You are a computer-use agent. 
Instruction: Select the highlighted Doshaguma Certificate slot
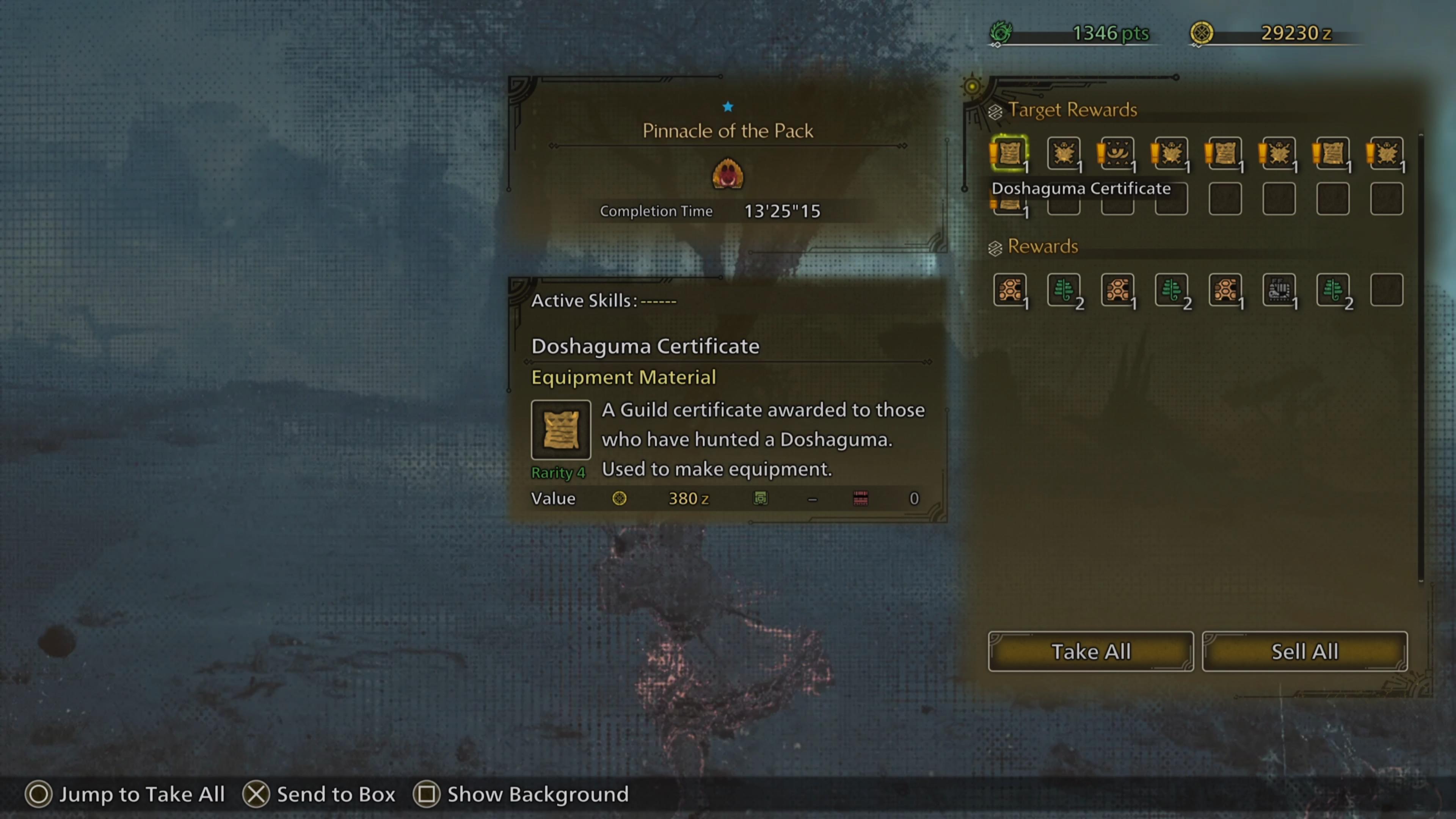pos(1009,152)
